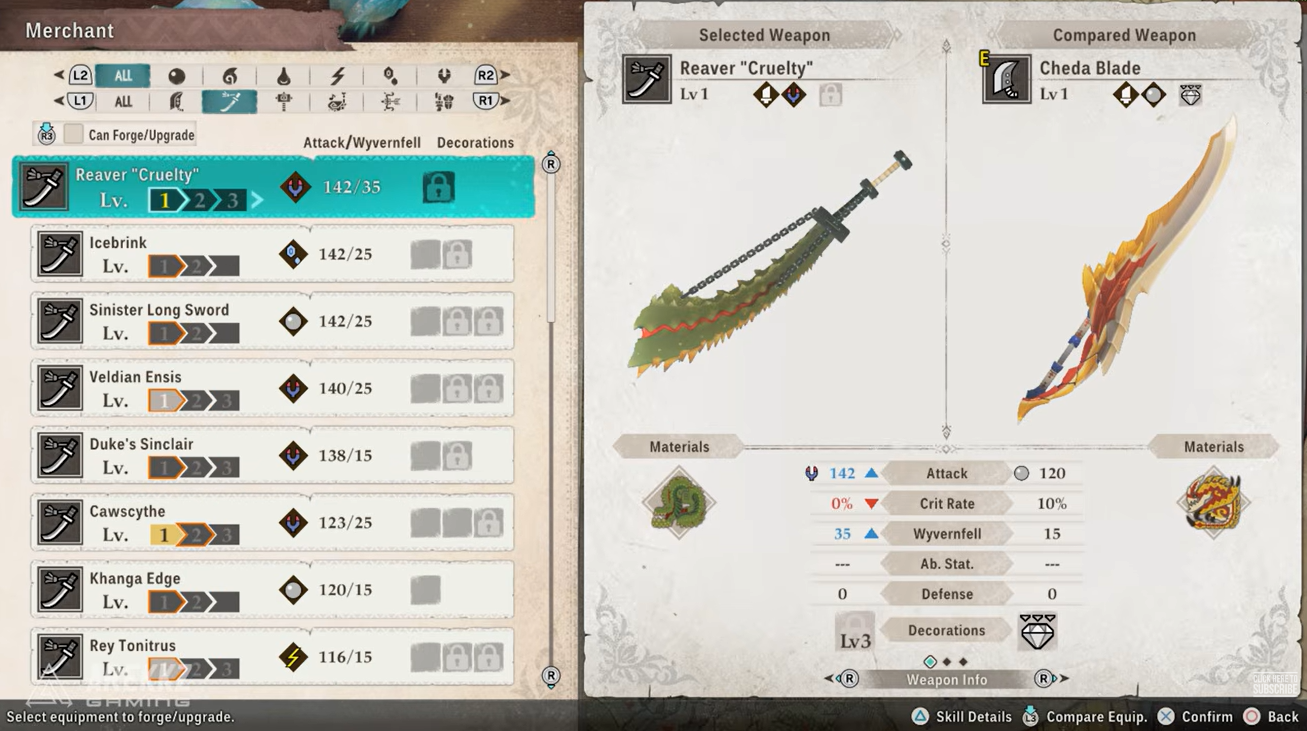
Task: Open the long sword weapon type tab
Action: click(229, 101)
